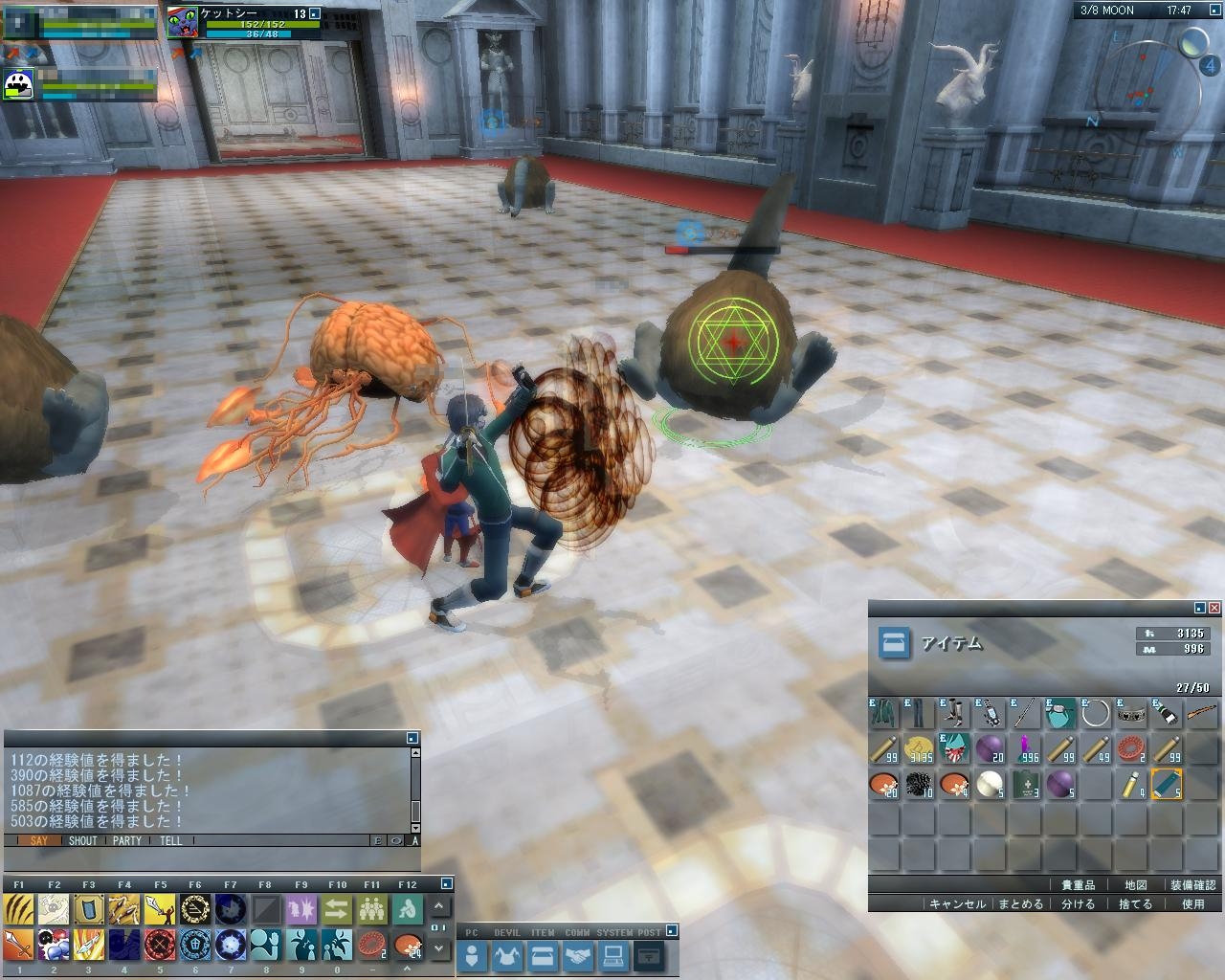Viewport: 1225px width, 980px height.
Task: Close the アイテム inventory window
Action: tap(1214, 608)
